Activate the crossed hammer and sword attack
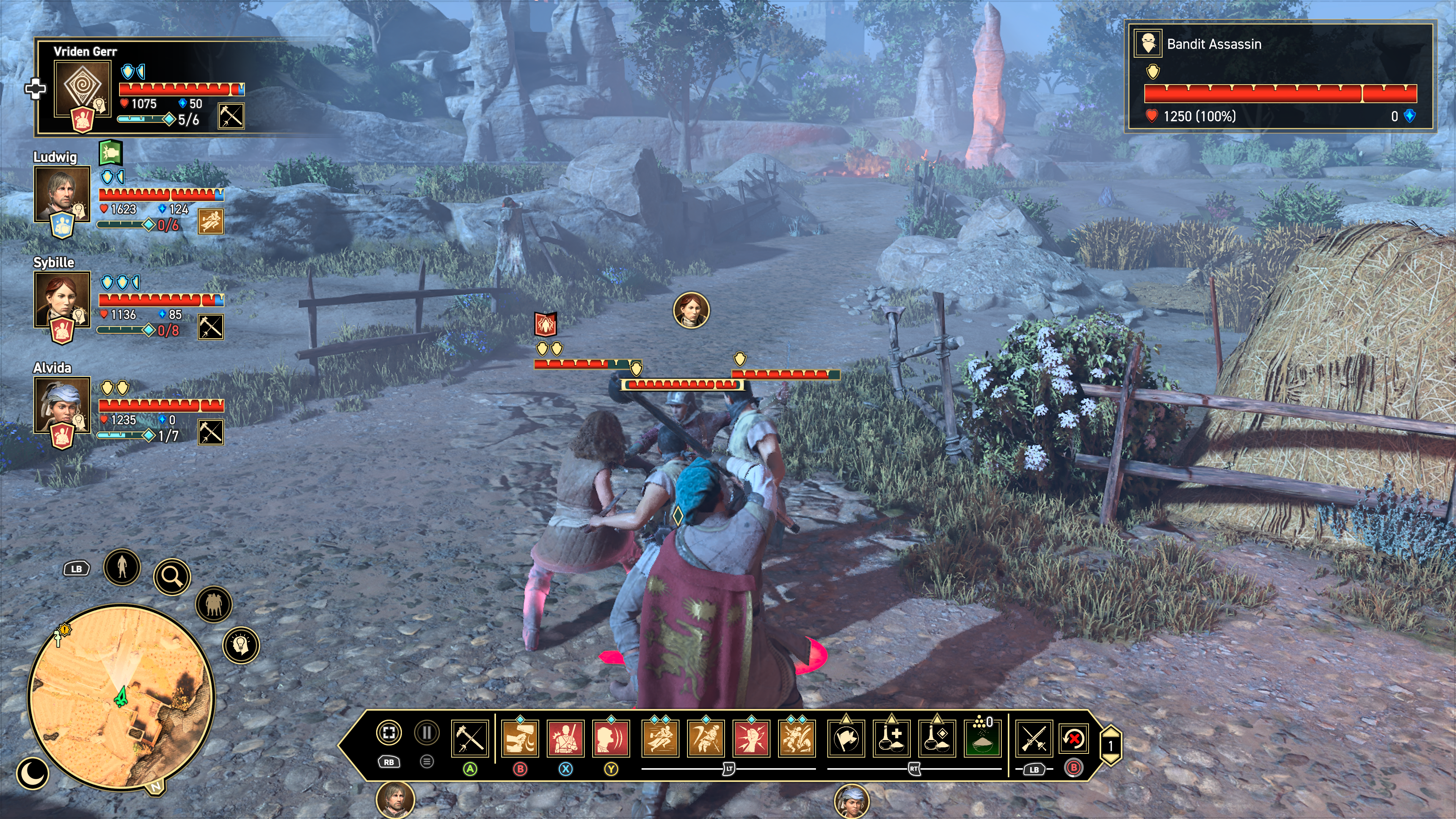The width and height of the screenshot is (1456, 819). pos(470,738)
